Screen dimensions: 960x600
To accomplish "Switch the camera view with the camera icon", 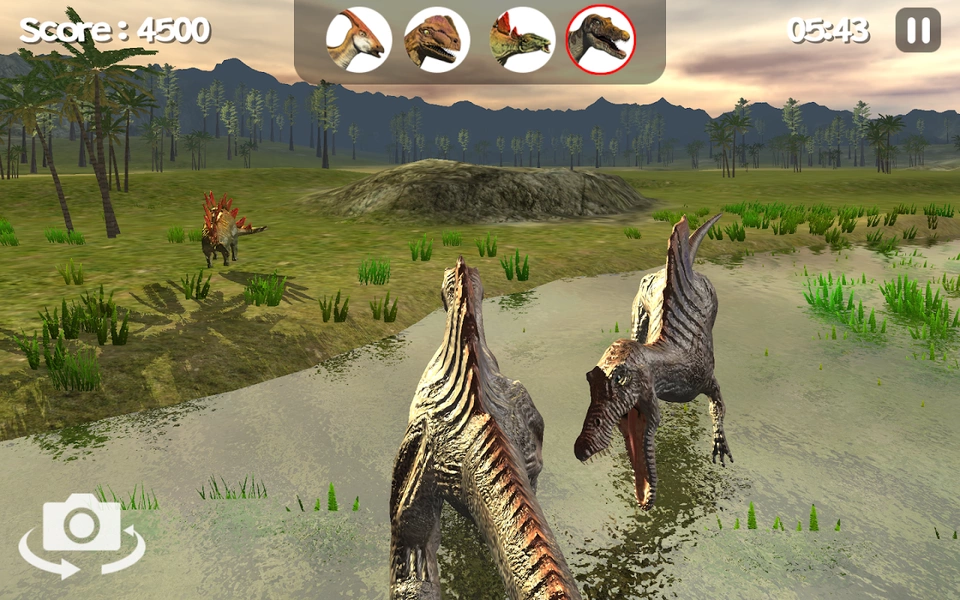I will tap(82, 535).
